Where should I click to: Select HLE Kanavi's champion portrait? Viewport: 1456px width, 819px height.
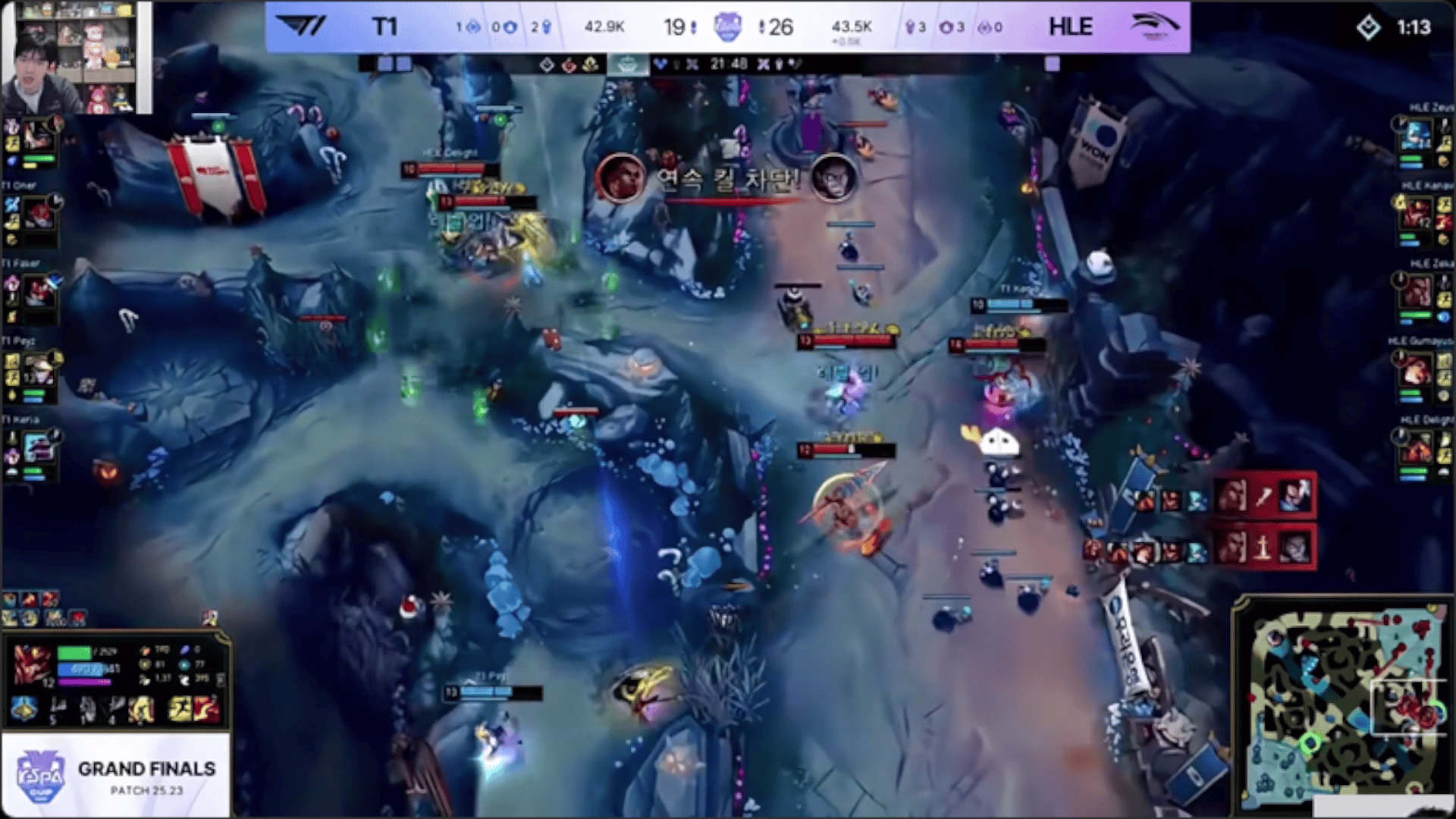click(x=1417, y=215)
